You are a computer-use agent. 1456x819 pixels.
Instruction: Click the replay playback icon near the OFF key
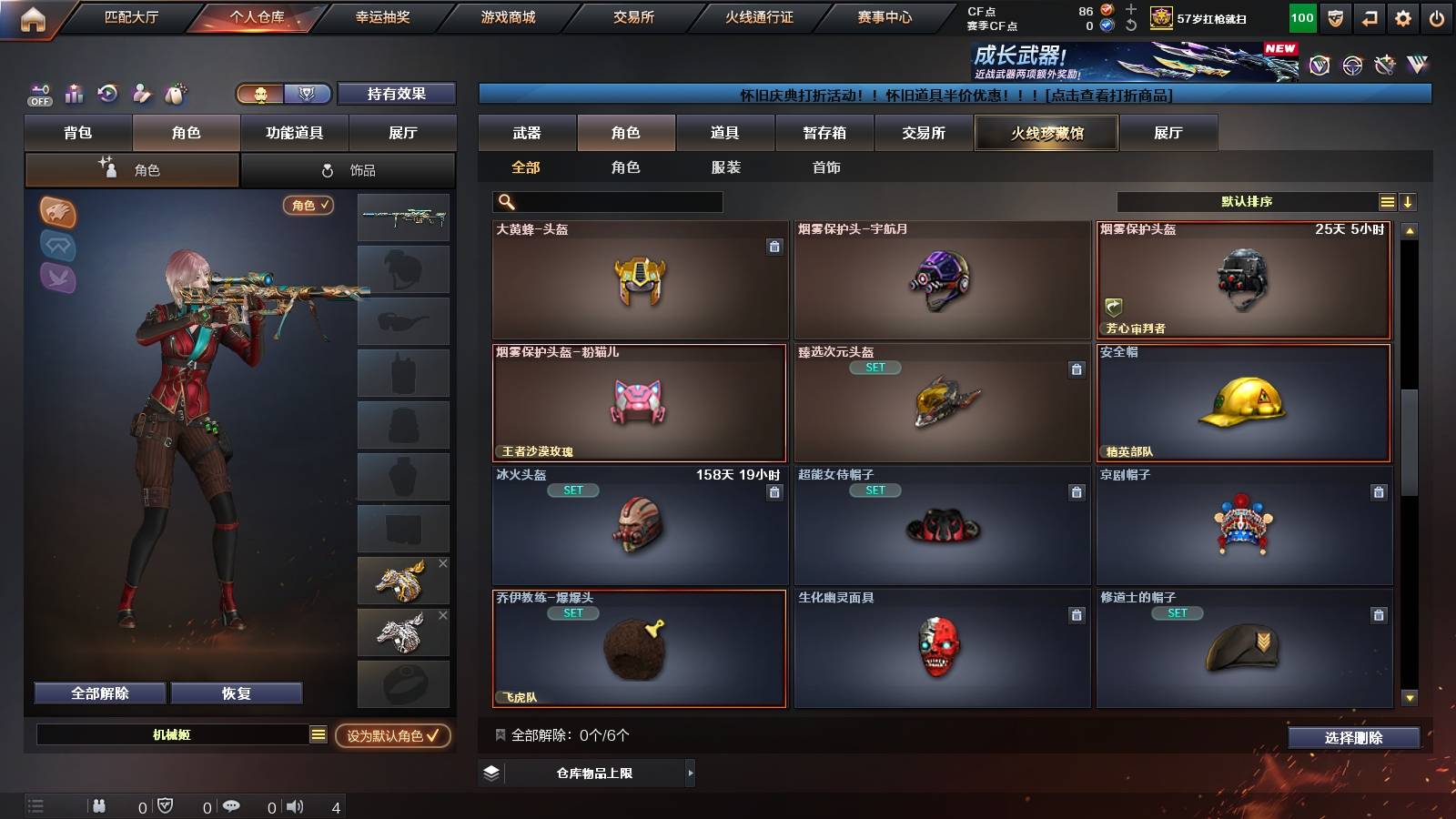click(x=107, y=94)
